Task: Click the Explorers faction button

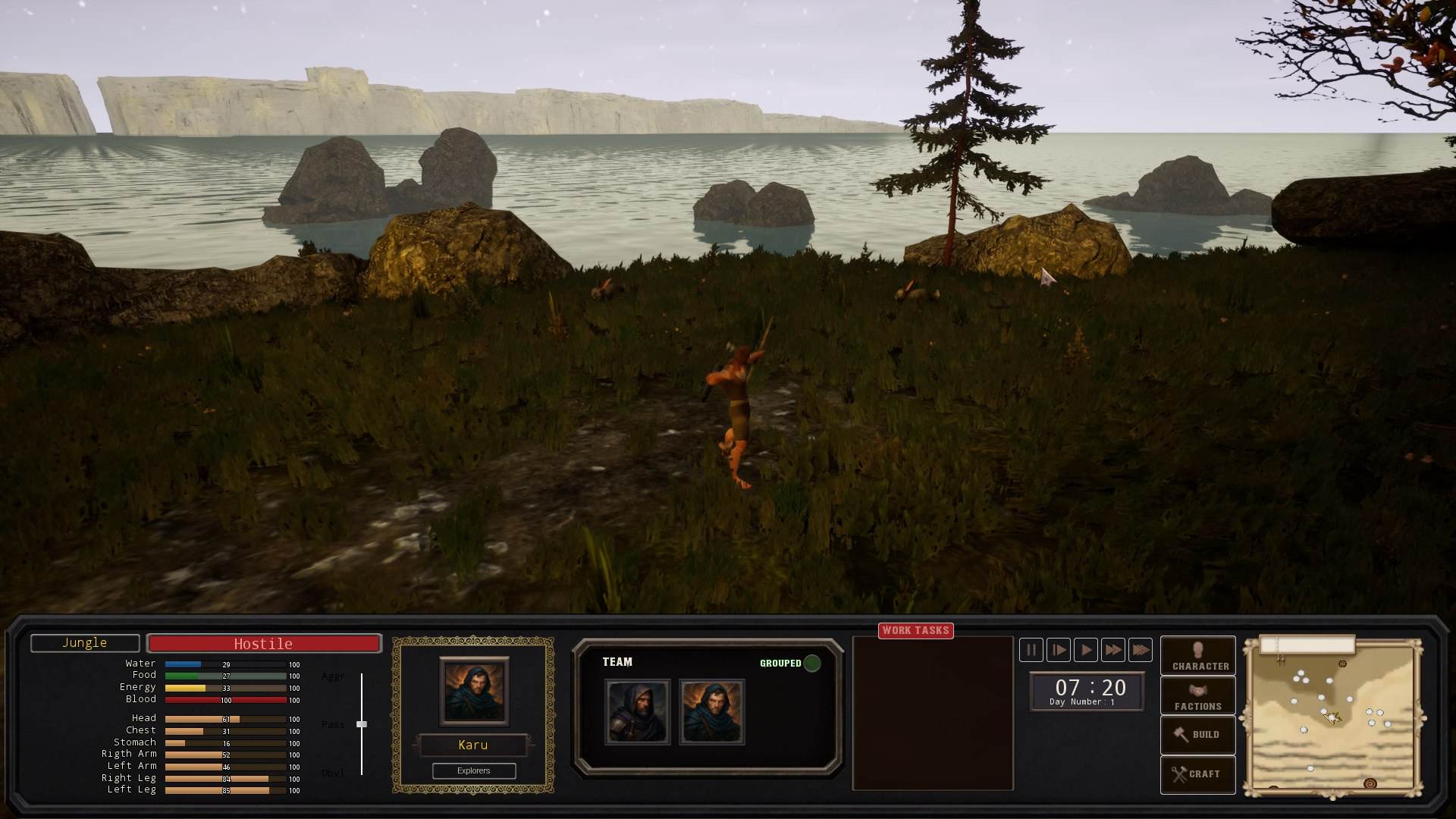Action: tap(474, 770)
